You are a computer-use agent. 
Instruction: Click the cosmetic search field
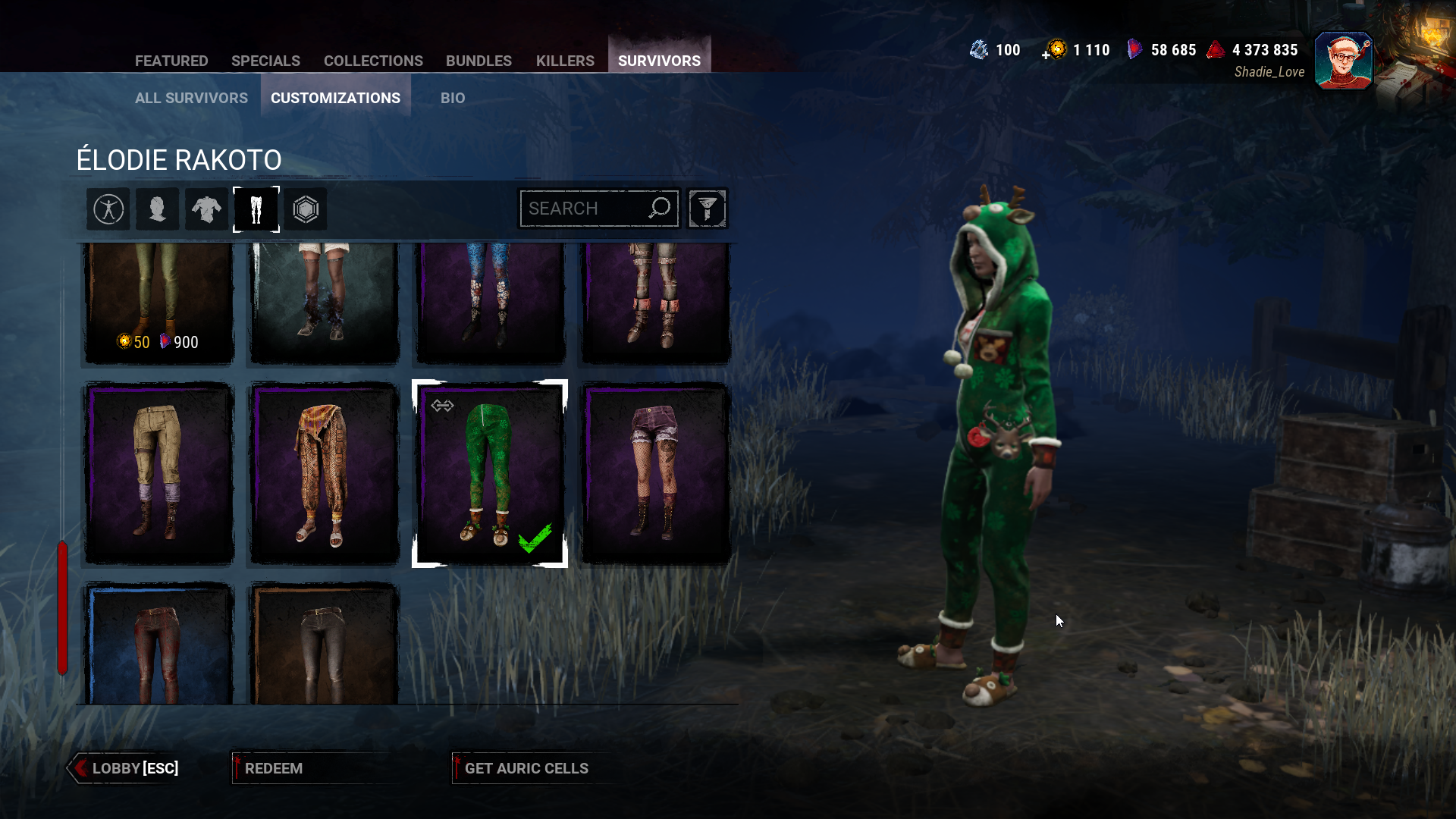coord(584,209)
